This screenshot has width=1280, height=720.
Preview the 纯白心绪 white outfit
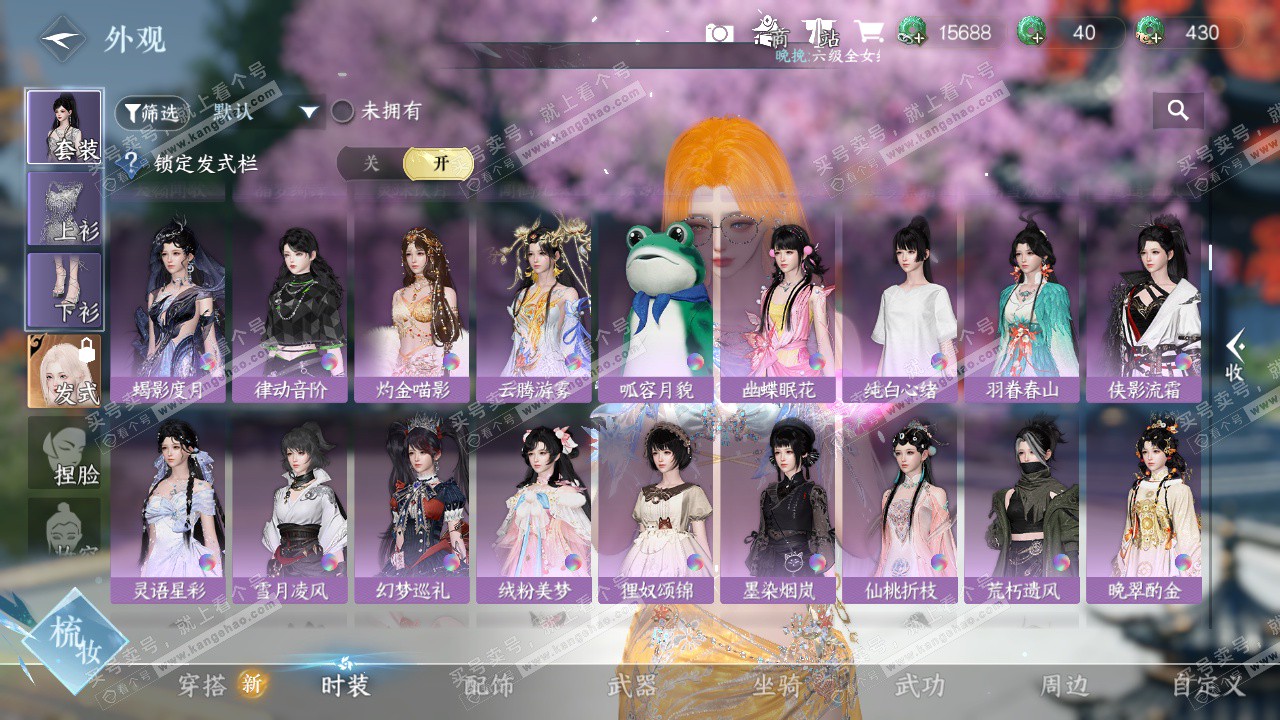tap(900, 305)
